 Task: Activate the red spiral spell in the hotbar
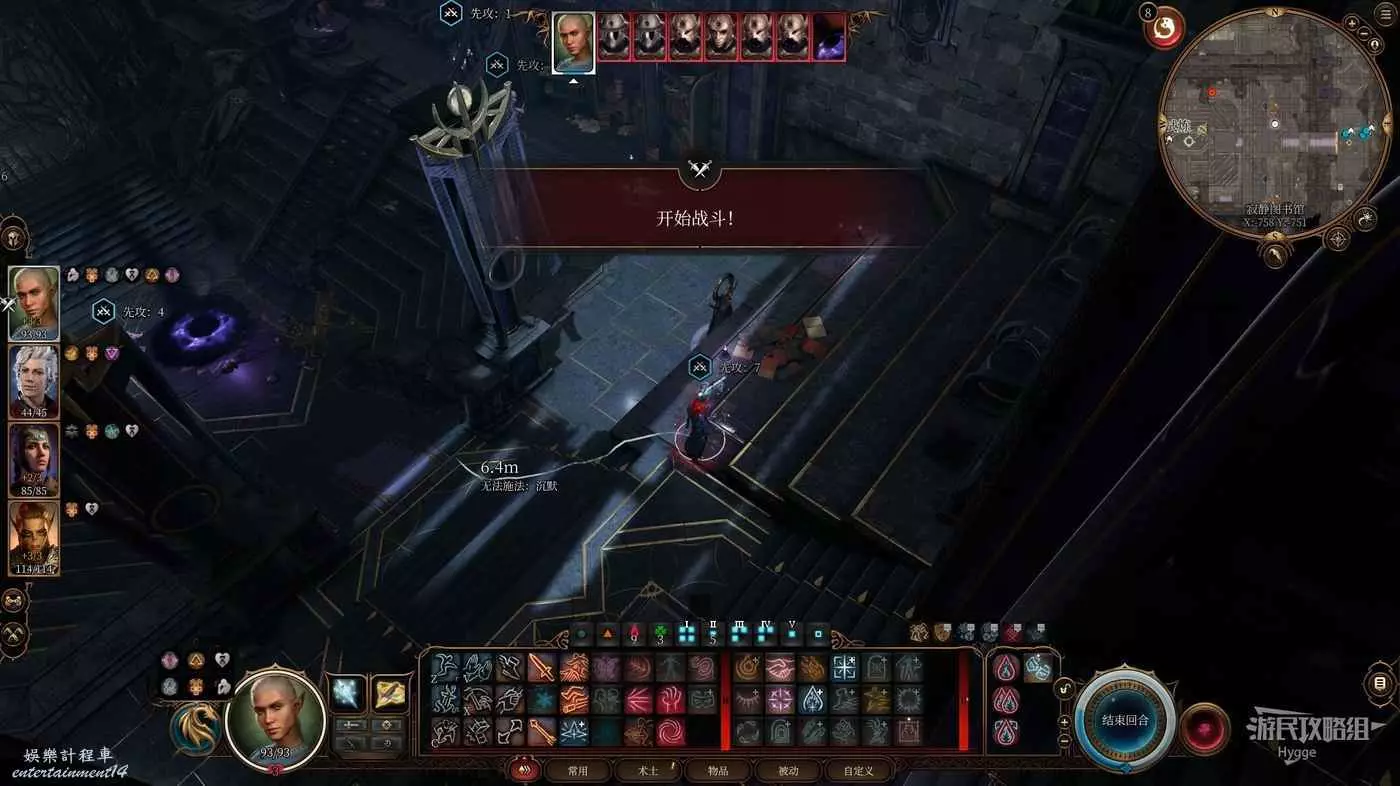click(x=672, y=731)
